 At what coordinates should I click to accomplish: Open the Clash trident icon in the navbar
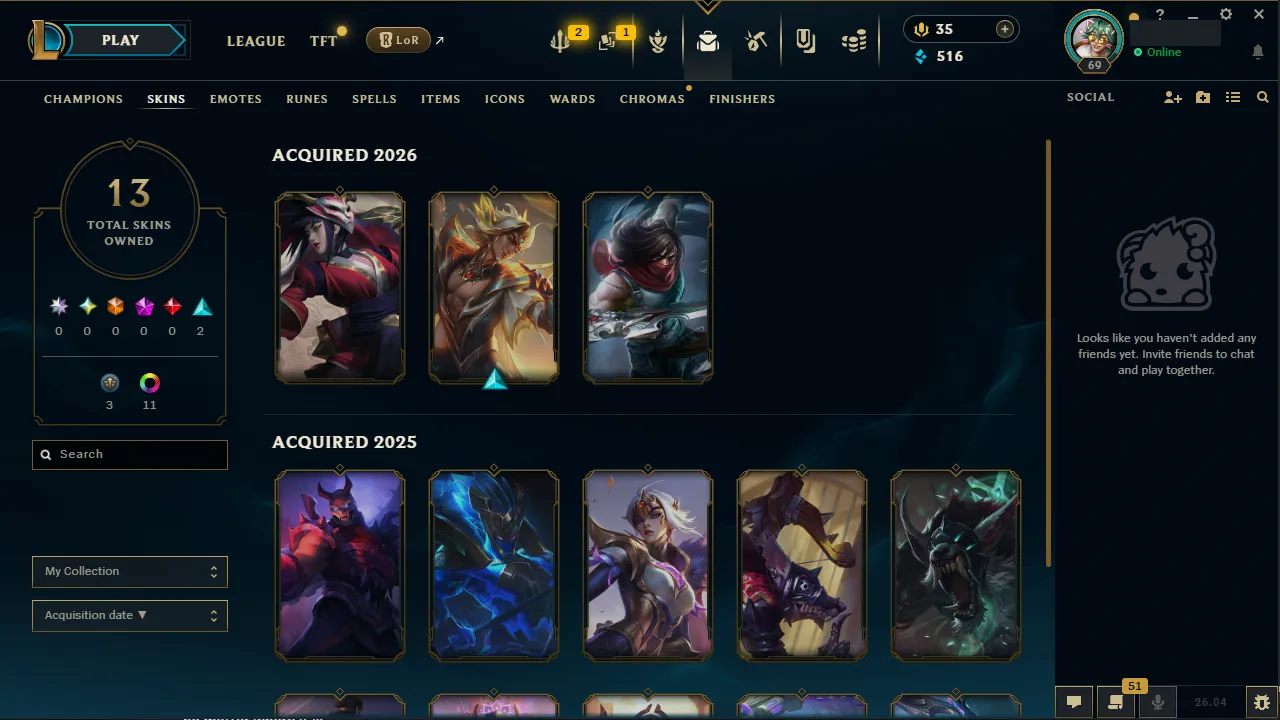[x=560, y=40]
